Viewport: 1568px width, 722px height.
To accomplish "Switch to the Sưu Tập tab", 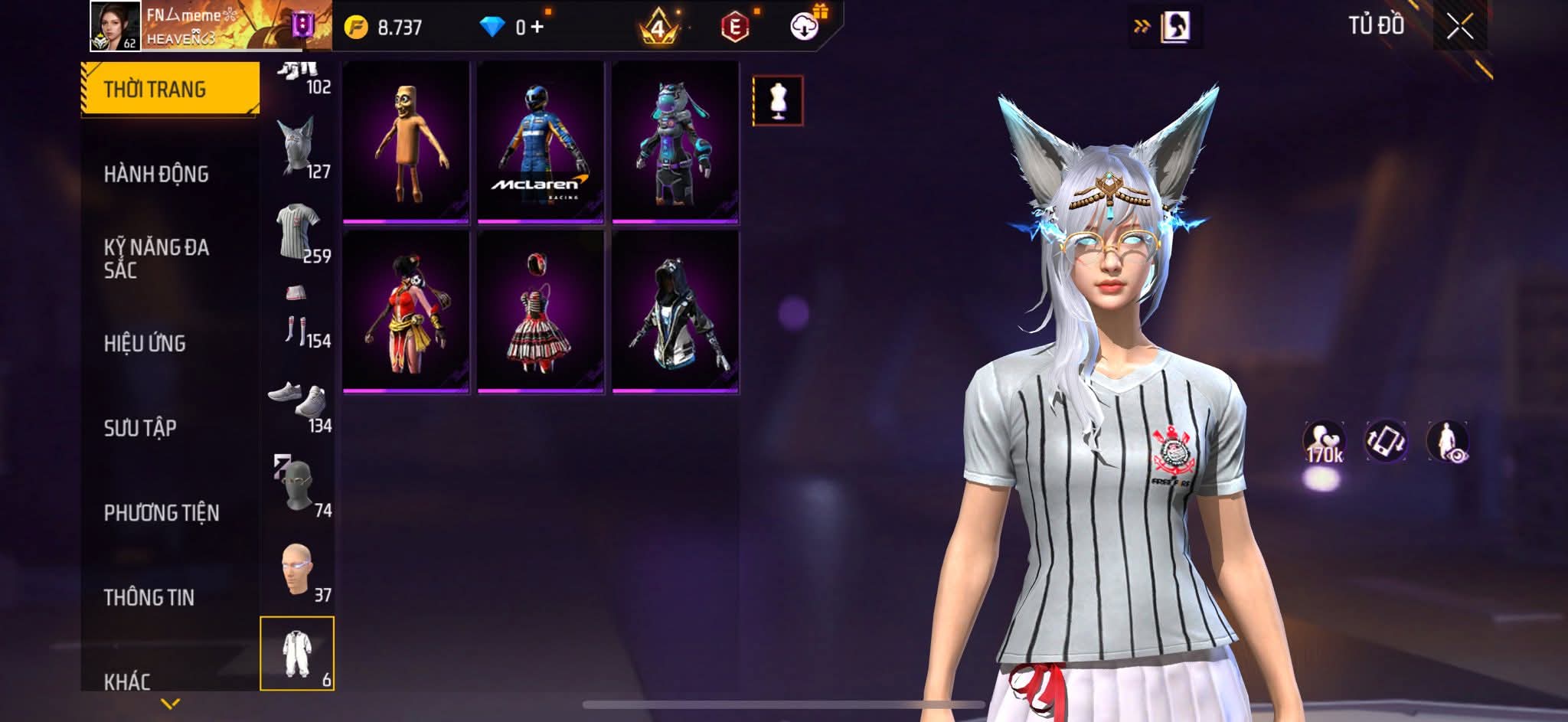I will [140, 428].
